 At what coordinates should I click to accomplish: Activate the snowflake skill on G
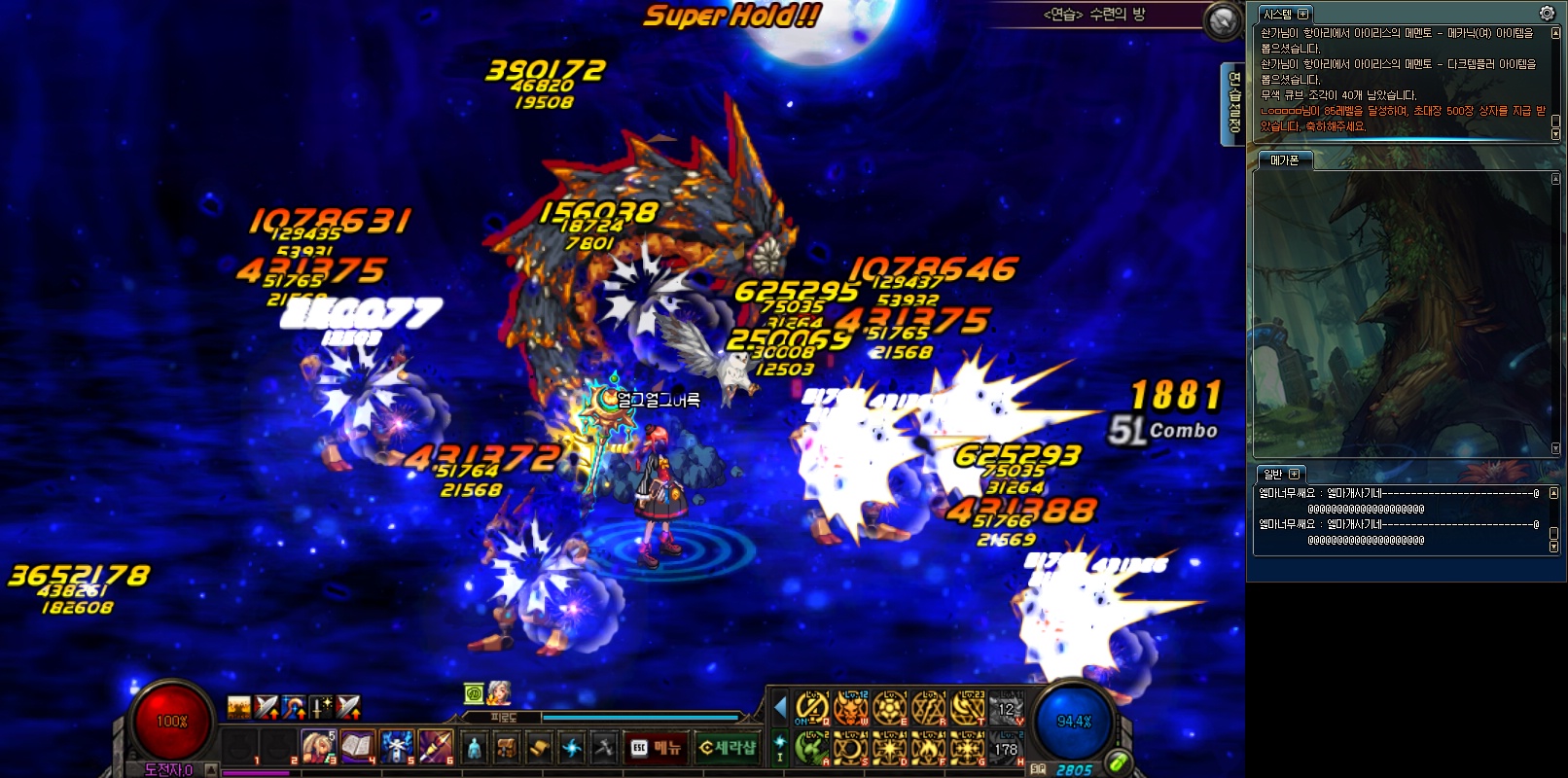click(x=967, y=748)
